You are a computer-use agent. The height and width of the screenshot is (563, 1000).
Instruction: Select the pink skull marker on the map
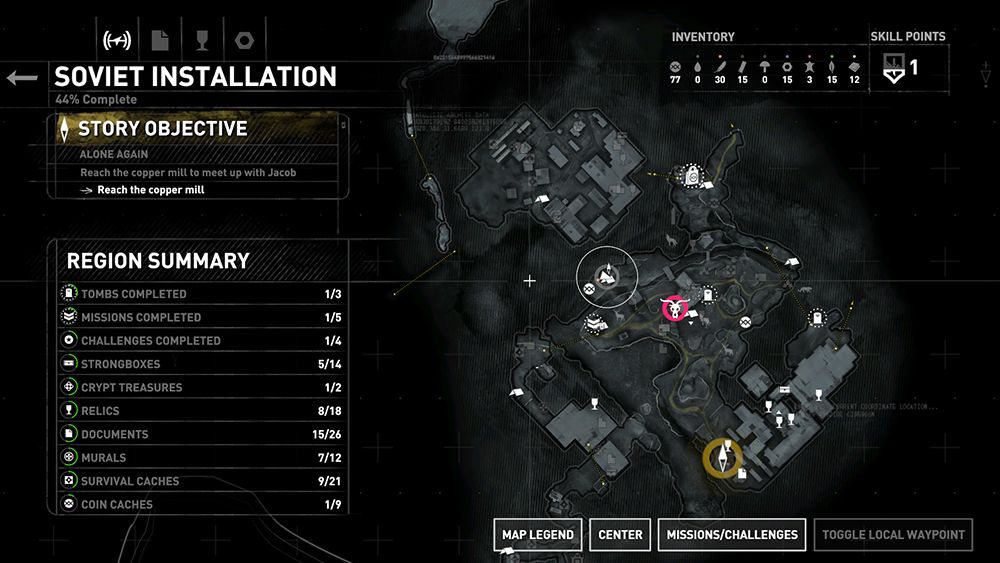click(677, 308)
